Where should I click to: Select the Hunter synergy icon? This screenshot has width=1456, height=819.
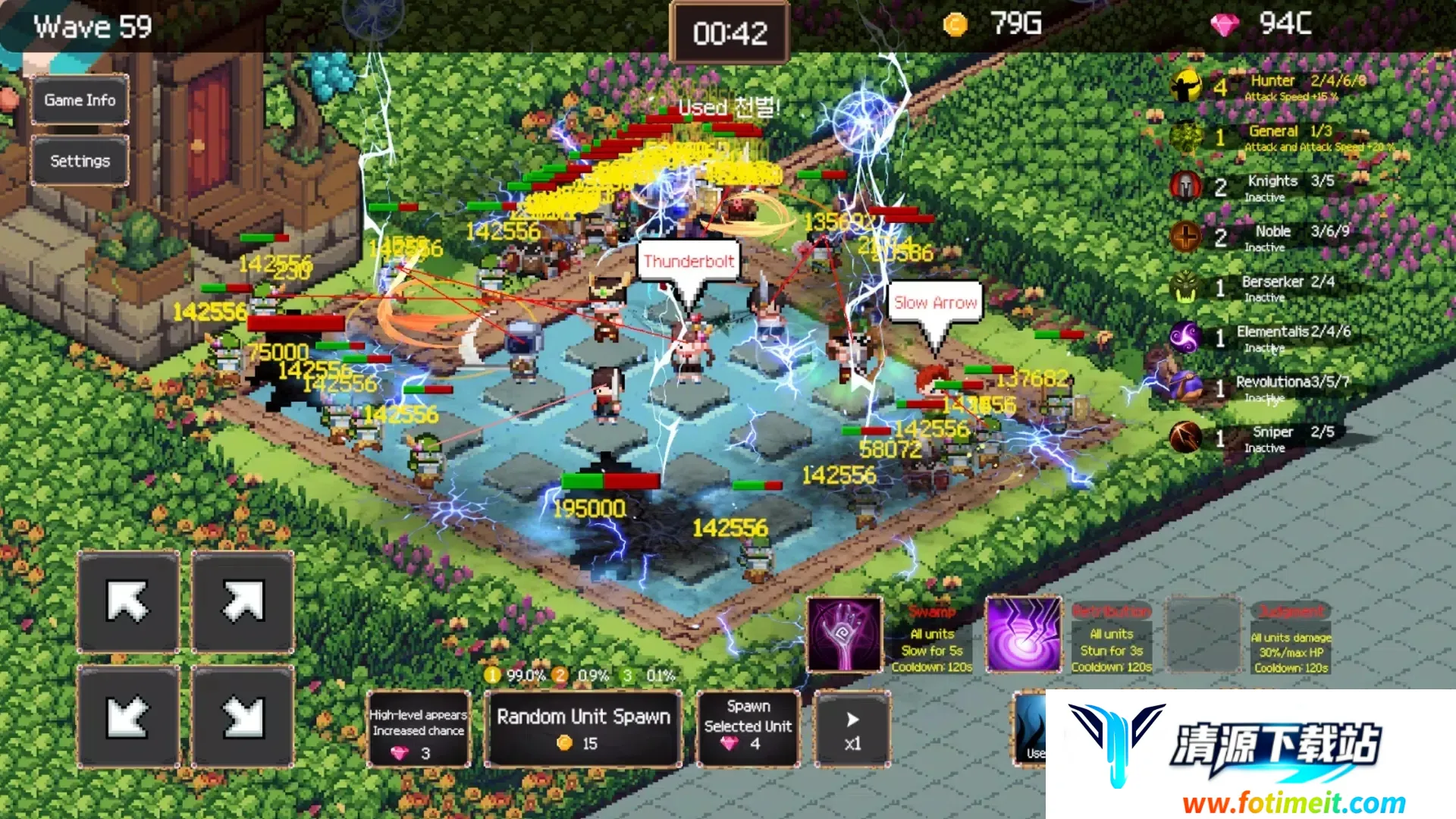pyautogui.click(x=1186, y=86)
